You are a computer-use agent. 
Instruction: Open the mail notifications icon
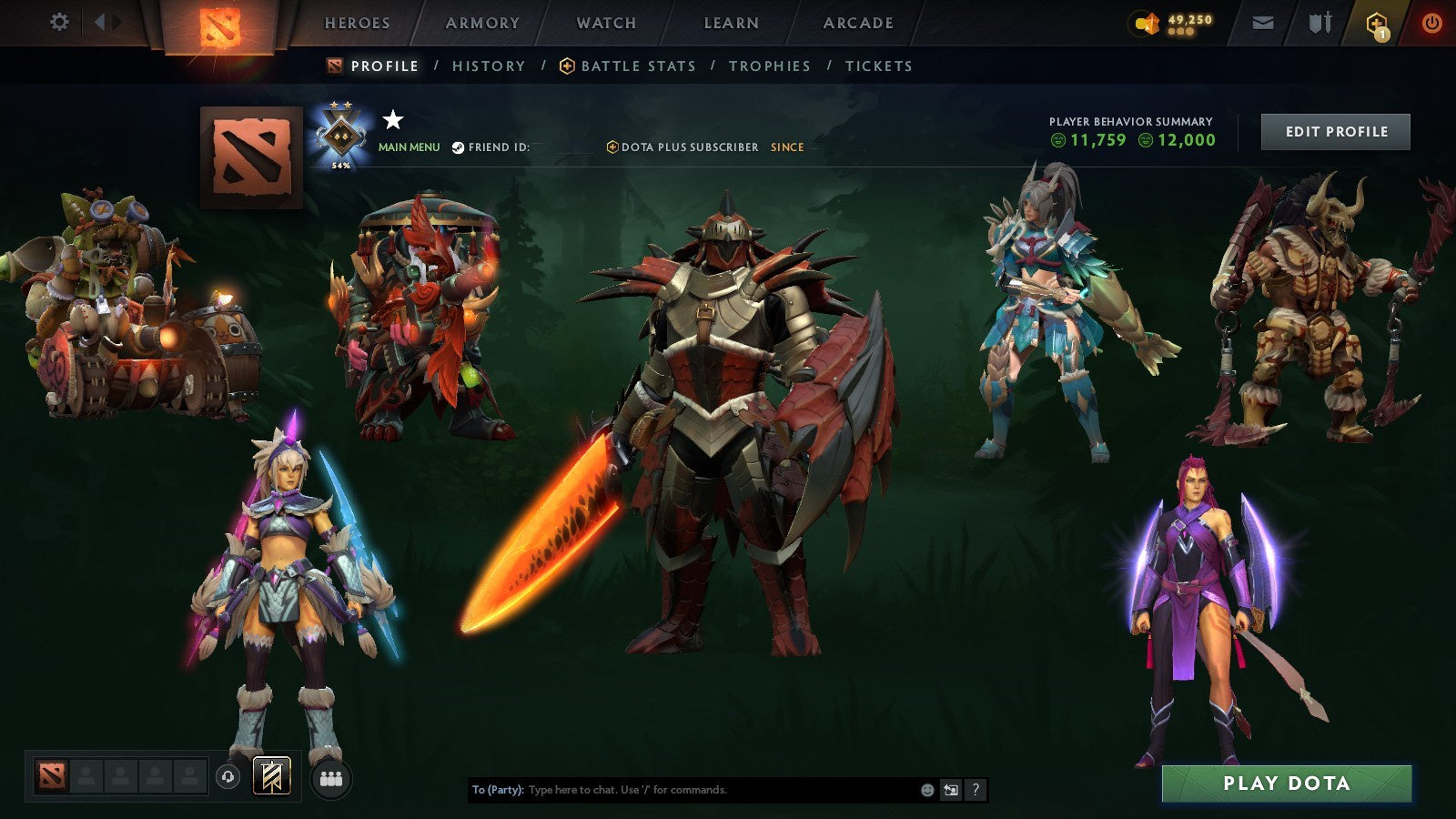click(1261, 23)
